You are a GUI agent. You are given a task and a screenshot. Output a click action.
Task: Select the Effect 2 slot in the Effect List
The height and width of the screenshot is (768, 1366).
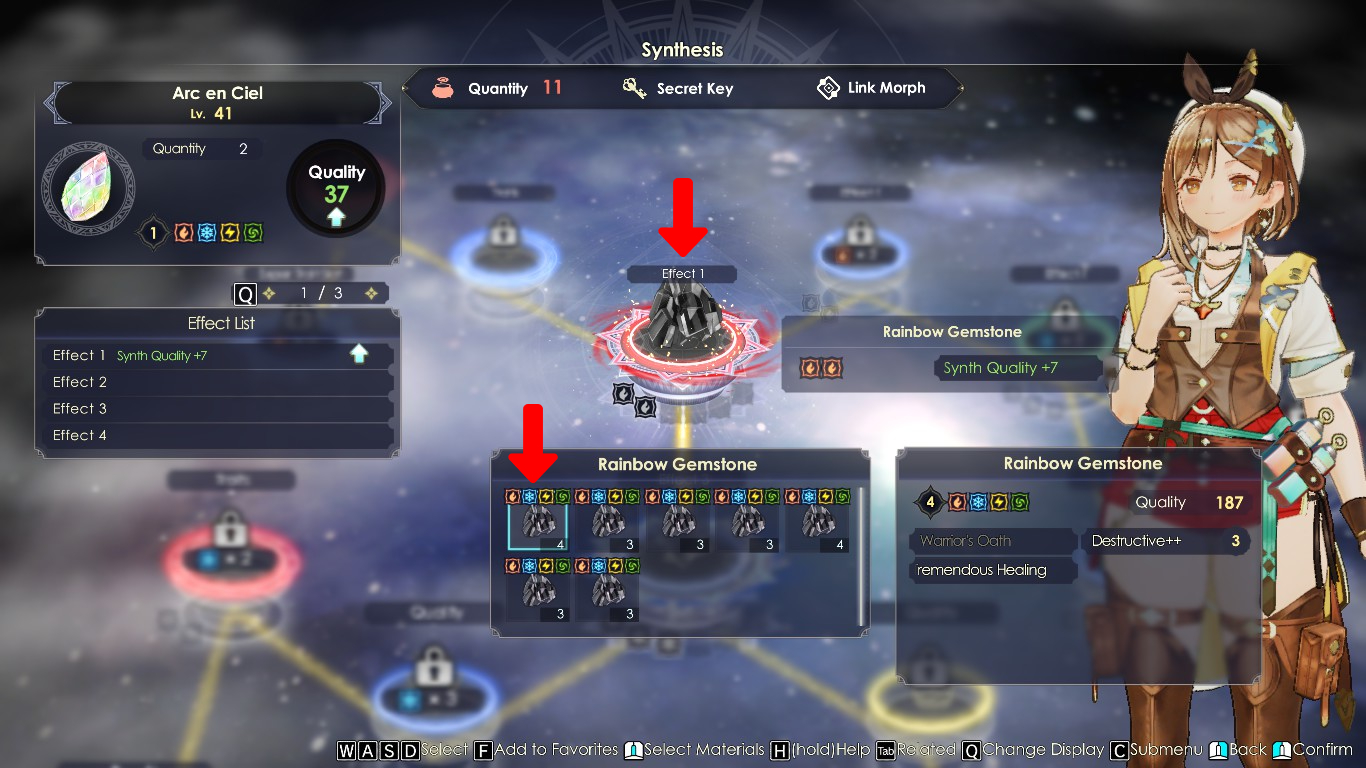pyautogui.click(x=215, y=382)
